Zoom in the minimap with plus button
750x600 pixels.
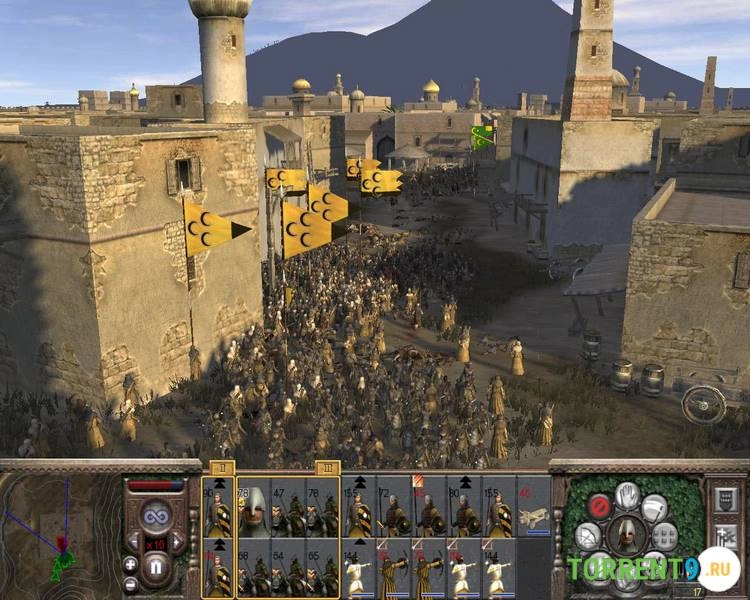coord(130,563)
